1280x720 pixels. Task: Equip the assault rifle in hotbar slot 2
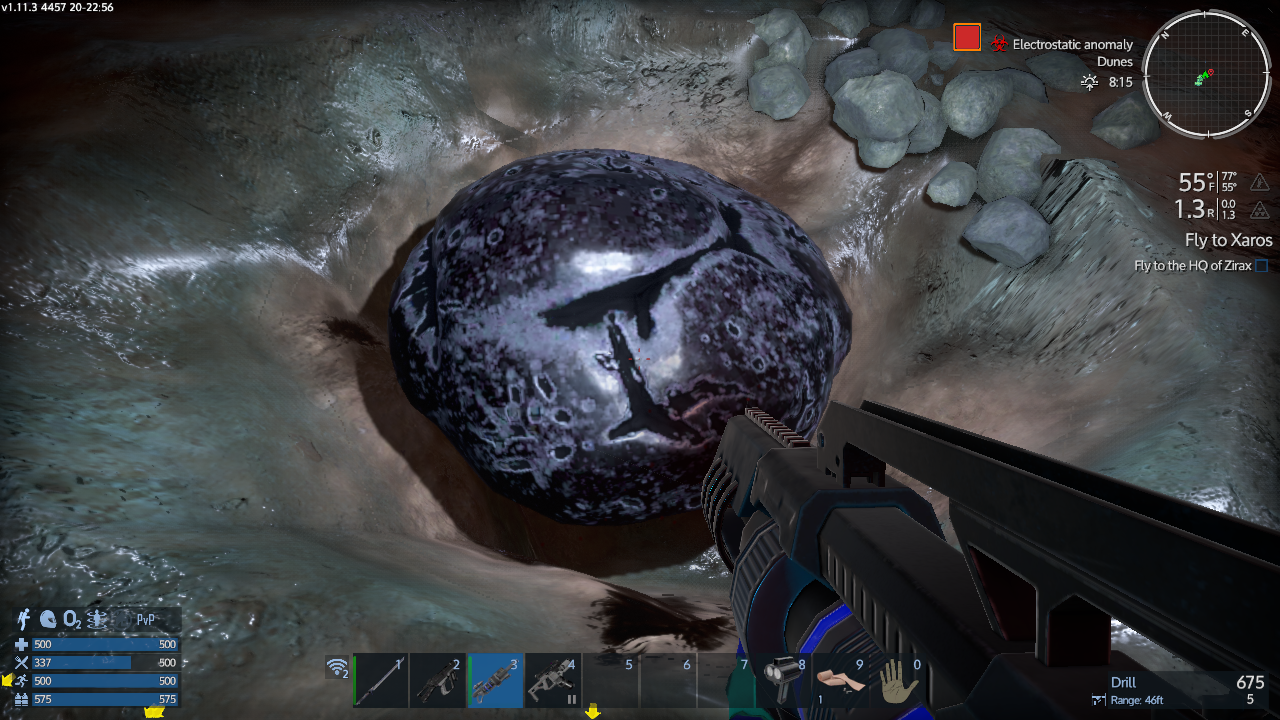tap(437, 681)
